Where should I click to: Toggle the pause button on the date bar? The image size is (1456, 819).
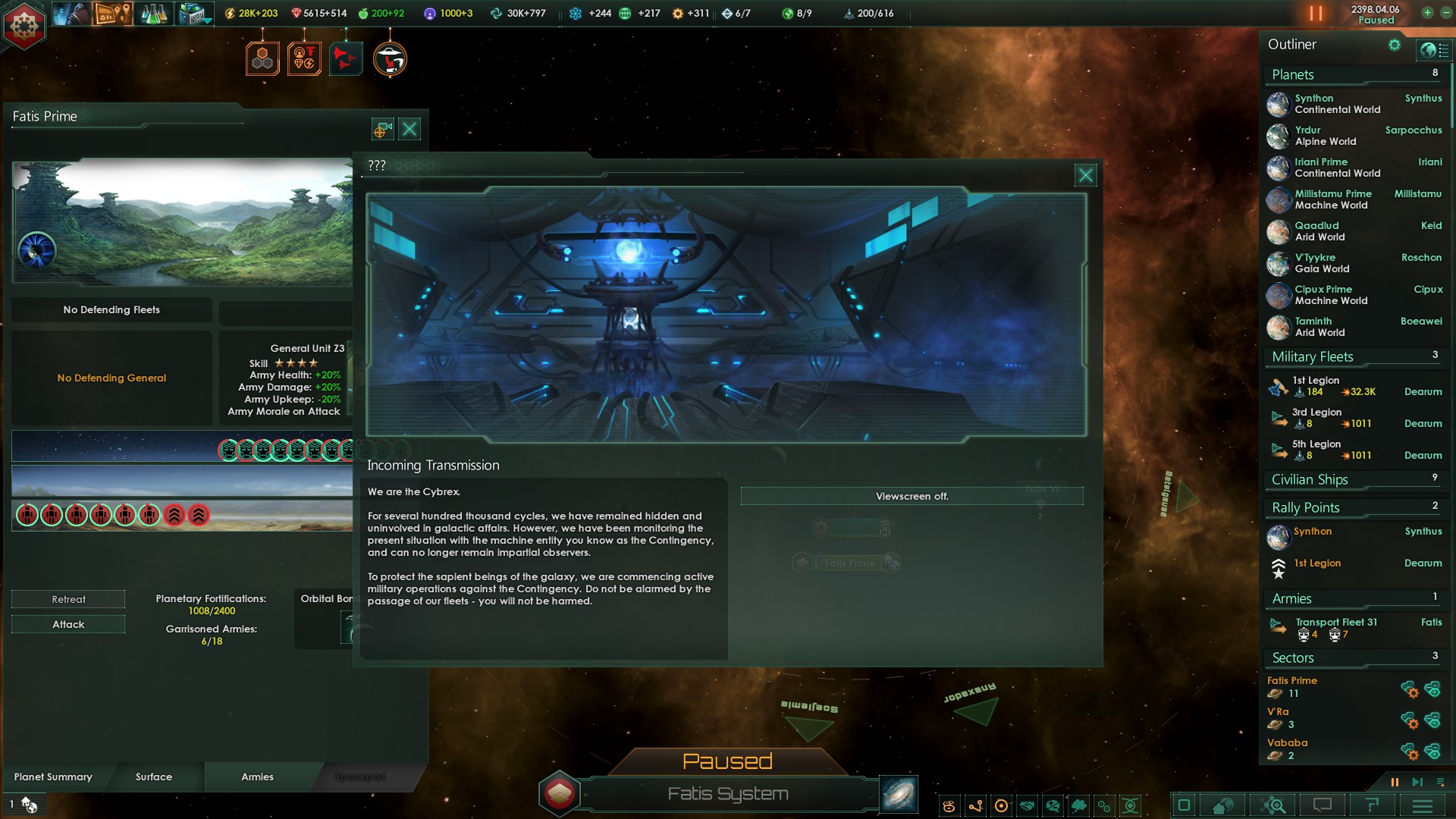coord(1316,14)
